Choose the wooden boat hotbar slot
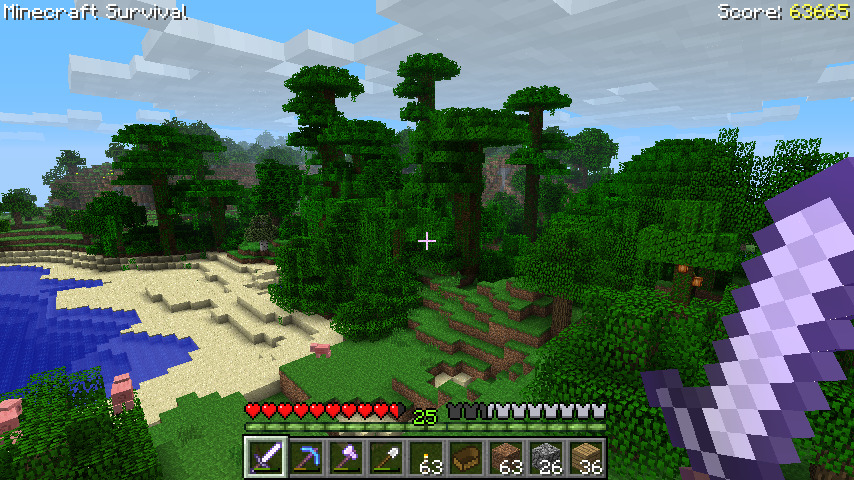 click(466, 458)
